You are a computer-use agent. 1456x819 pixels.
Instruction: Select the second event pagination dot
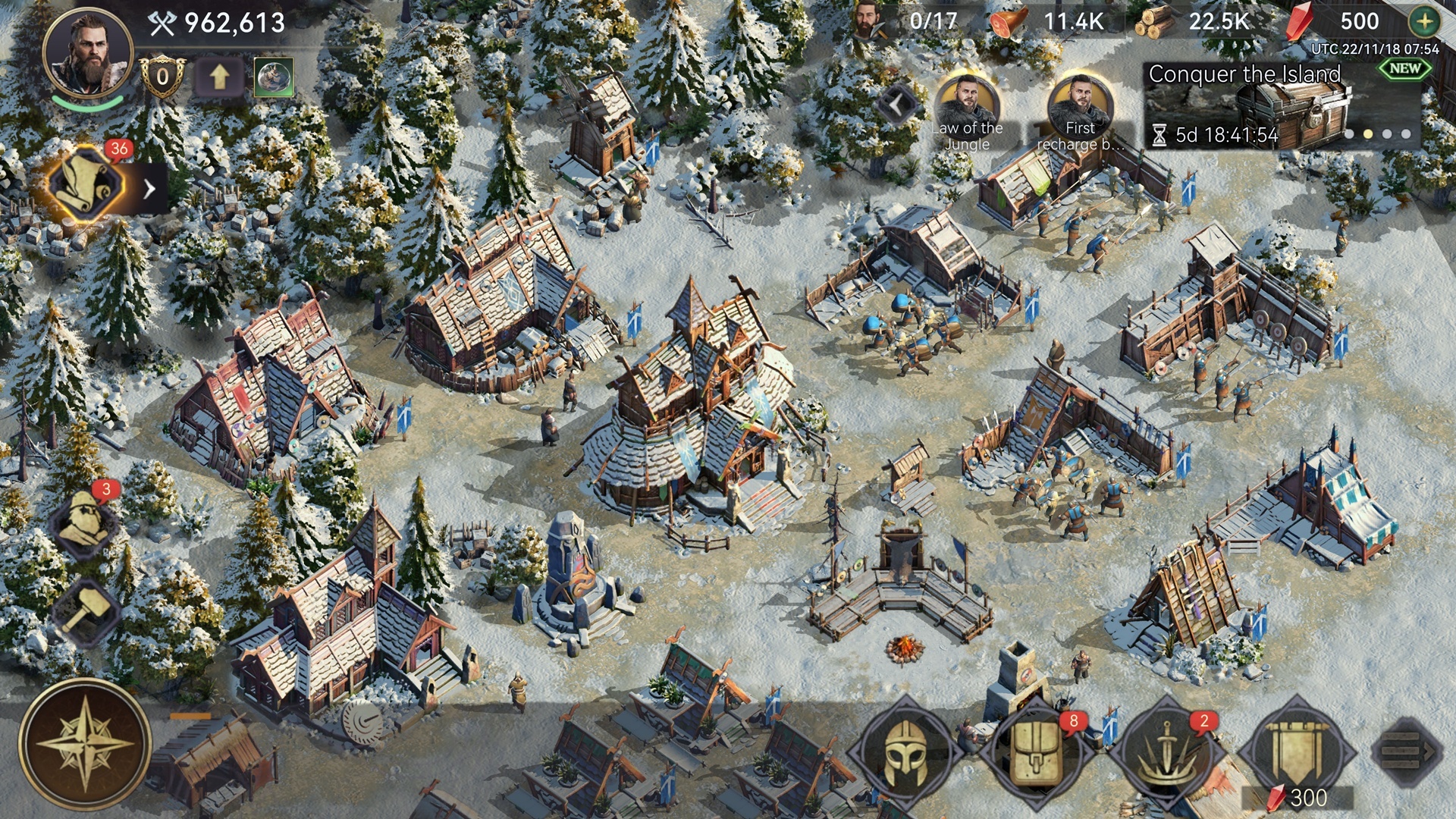coord(1369,134)
